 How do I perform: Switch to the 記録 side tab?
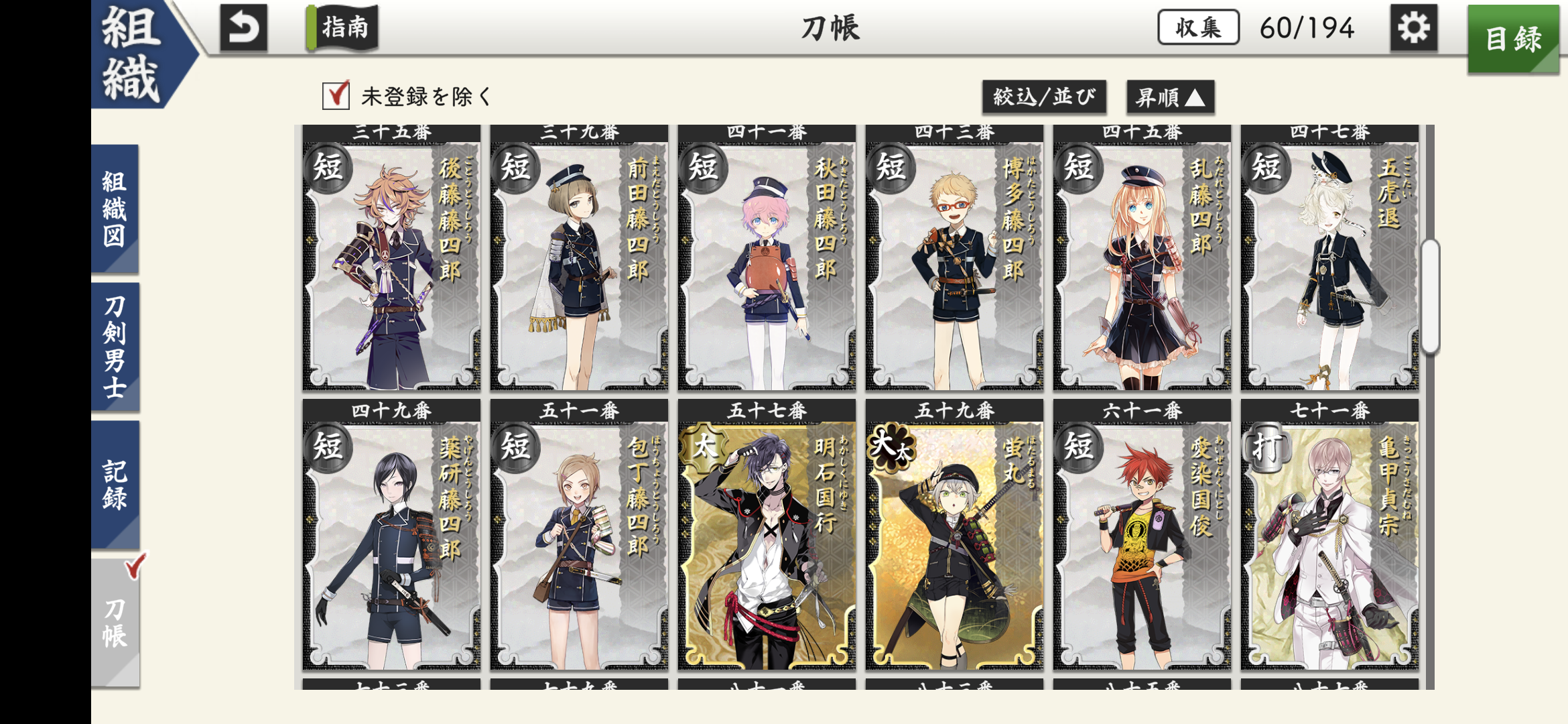(x=115, y=485)
